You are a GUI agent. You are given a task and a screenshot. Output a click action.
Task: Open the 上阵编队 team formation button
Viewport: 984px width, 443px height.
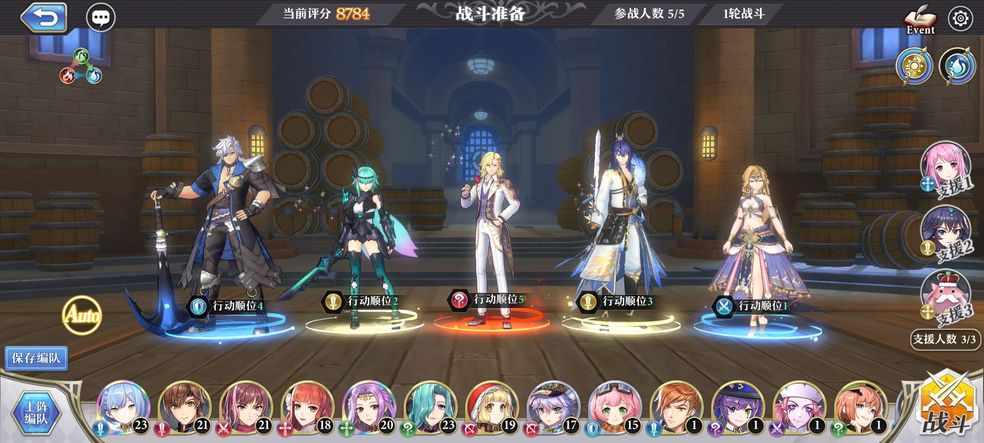[x=38, y=410]
